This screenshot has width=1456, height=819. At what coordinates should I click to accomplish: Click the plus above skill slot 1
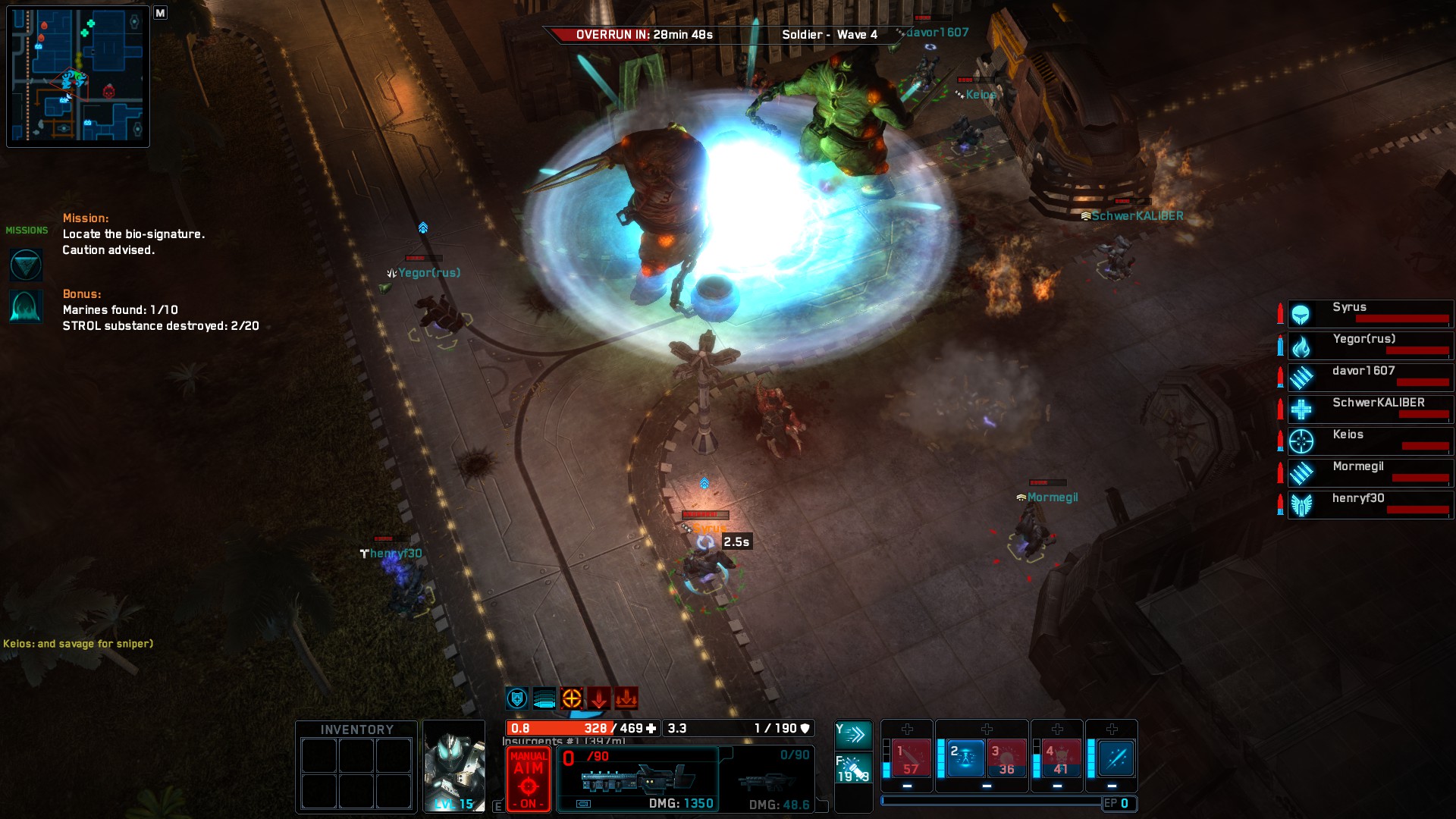(x=907, y=730)
